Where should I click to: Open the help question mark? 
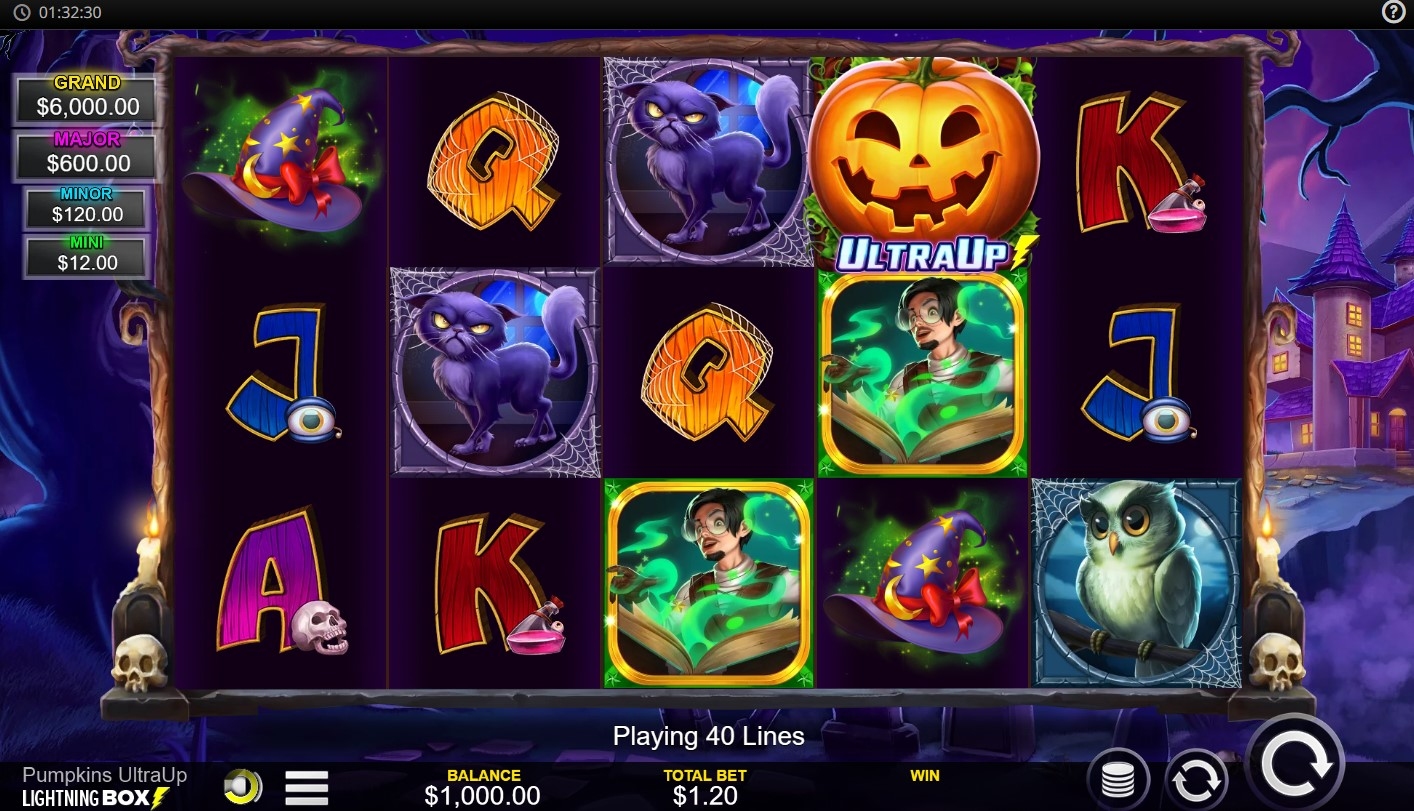coord(1393,12)
